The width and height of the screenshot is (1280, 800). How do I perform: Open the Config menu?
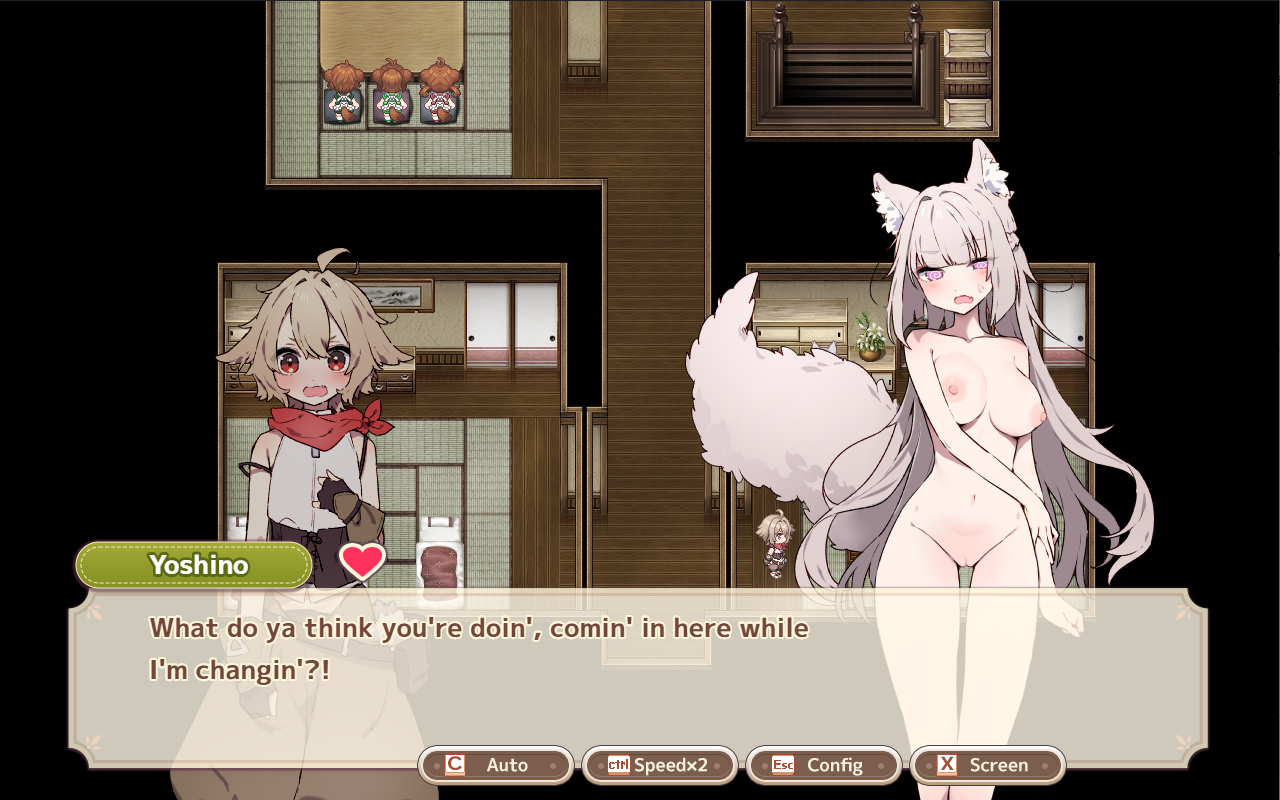(x=824, y=765)
